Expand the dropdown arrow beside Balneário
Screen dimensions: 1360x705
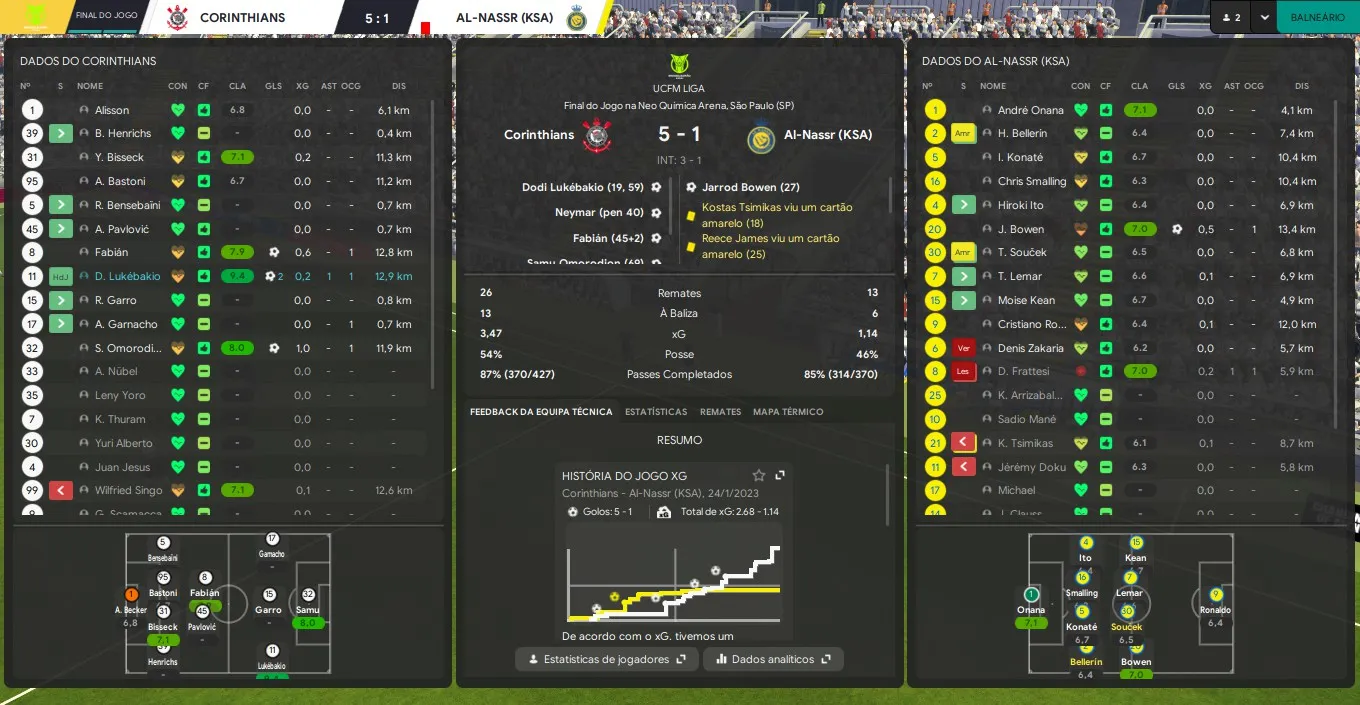(x=1265, y=17)
